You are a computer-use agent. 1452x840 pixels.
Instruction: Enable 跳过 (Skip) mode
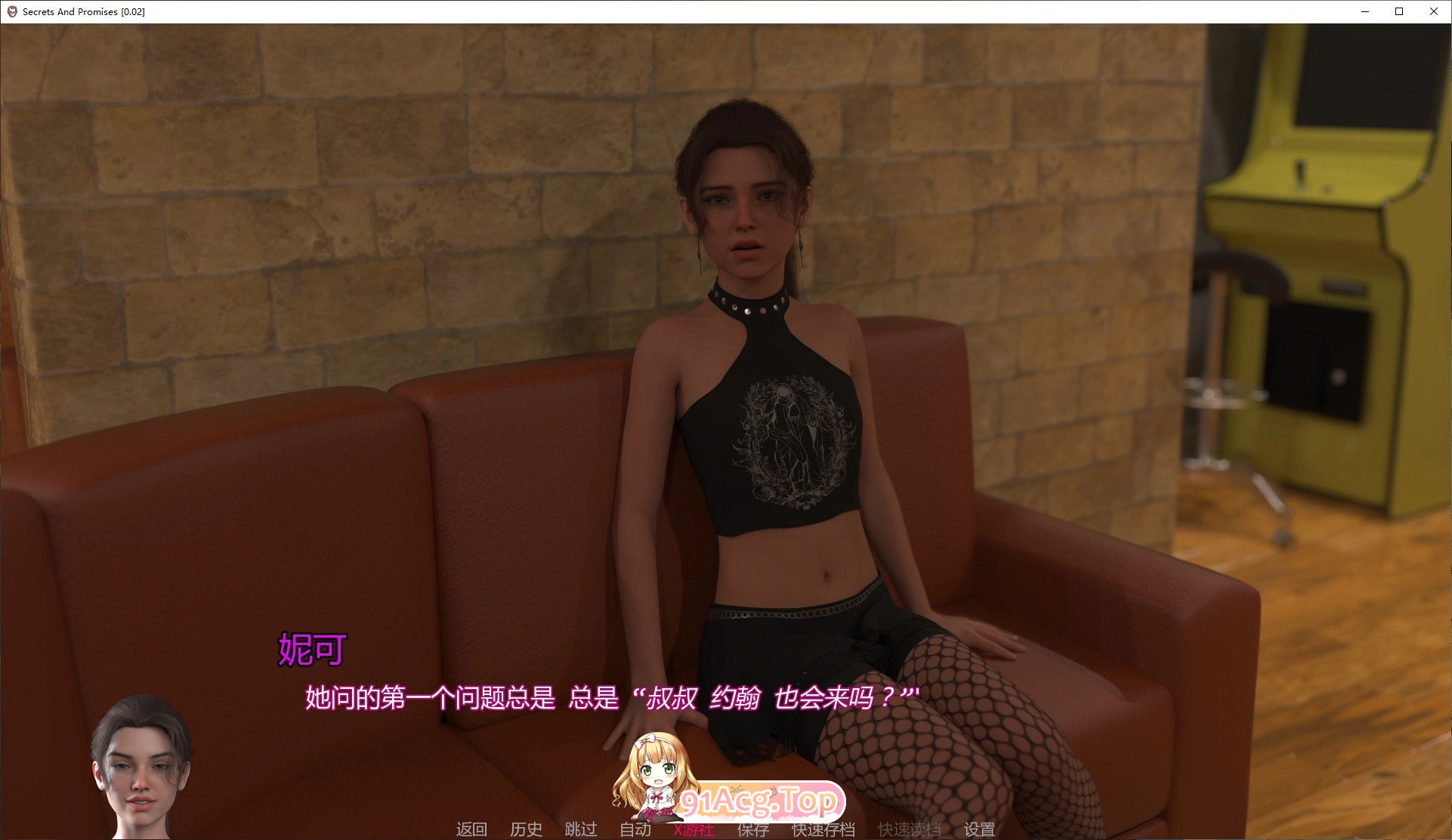579,829
